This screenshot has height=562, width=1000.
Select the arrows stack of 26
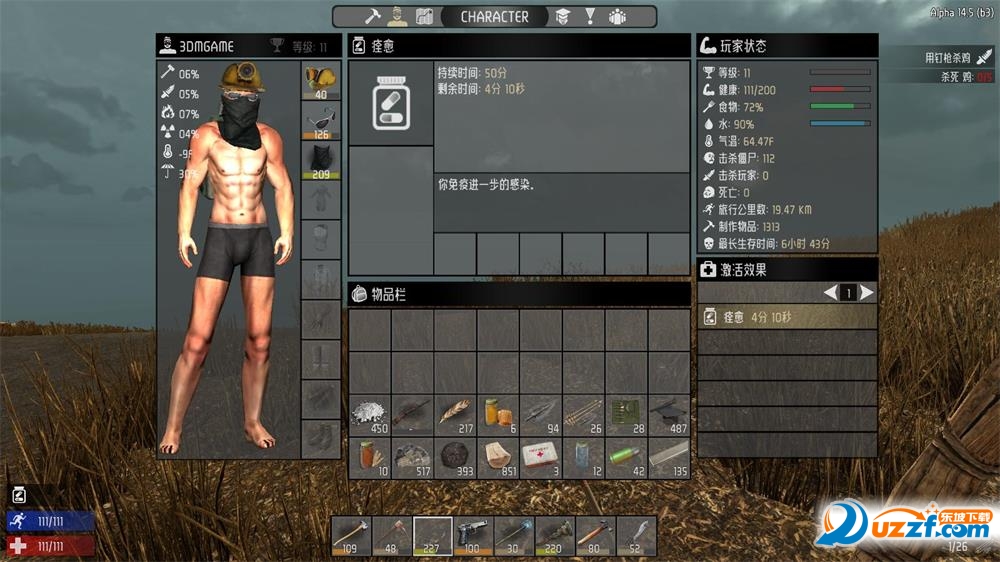[584, 415]
